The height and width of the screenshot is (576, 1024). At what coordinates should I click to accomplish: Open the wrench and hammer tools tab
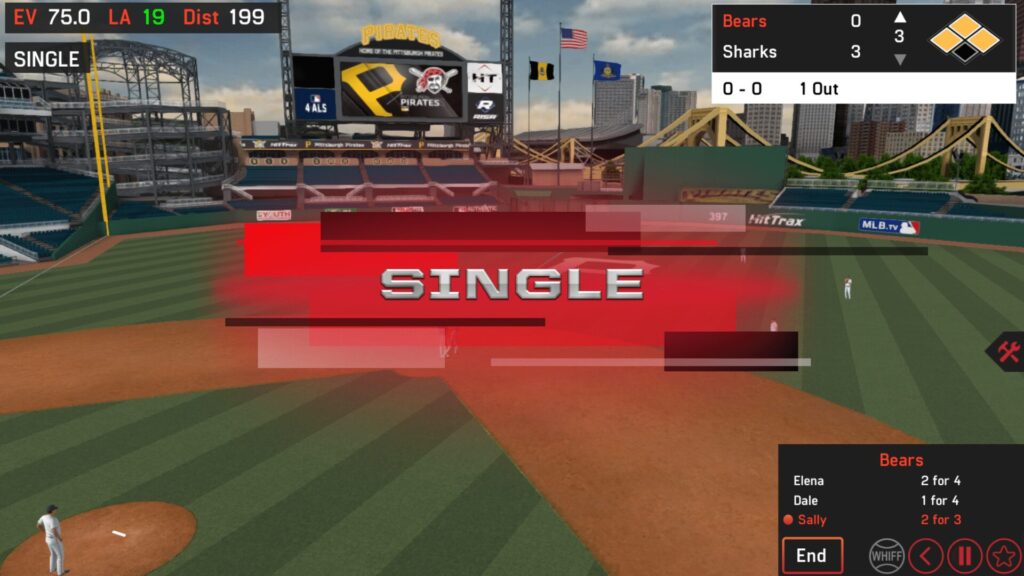click(1007, 352)
